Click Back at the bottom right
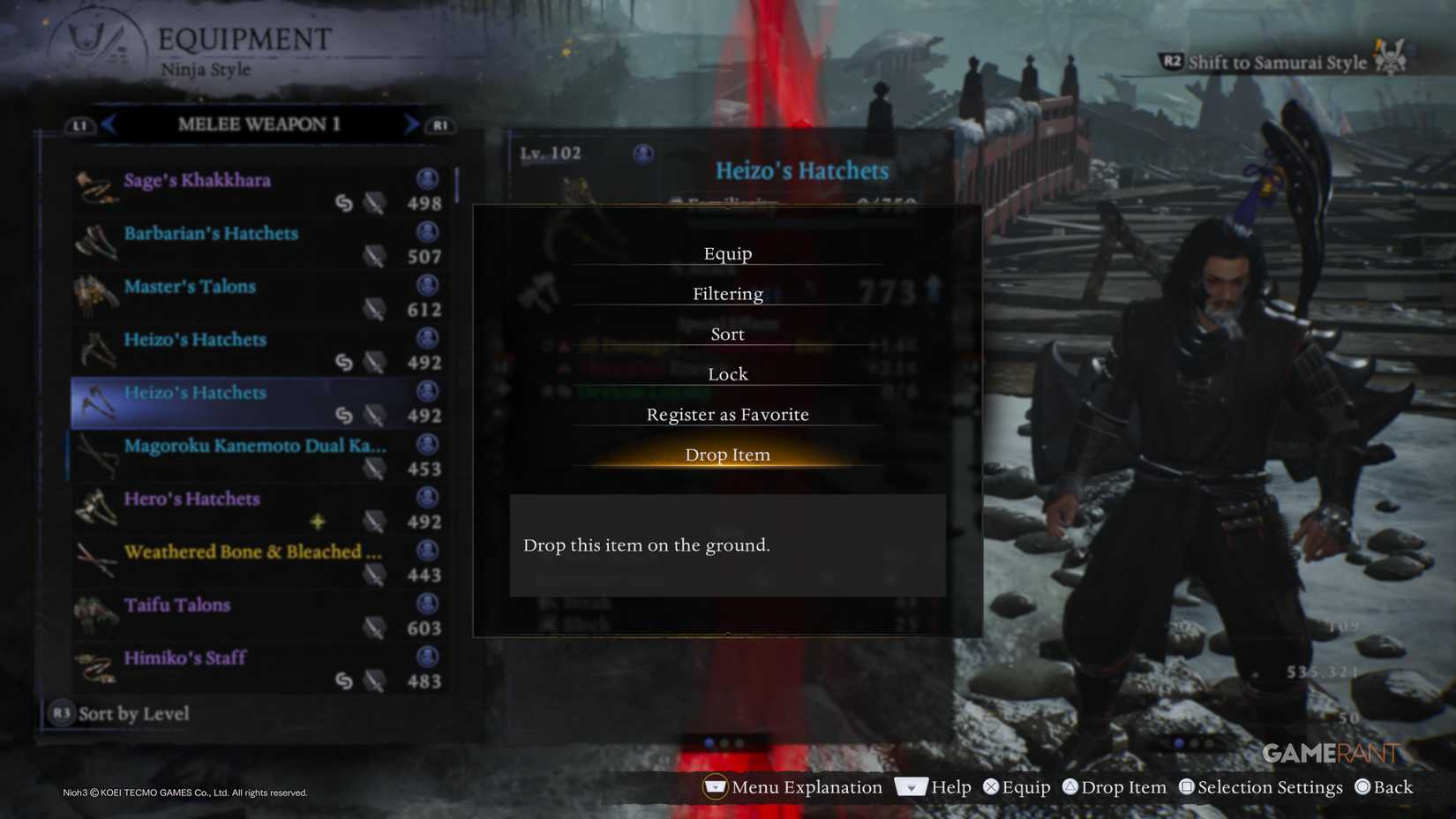 tap(1384, 787)
